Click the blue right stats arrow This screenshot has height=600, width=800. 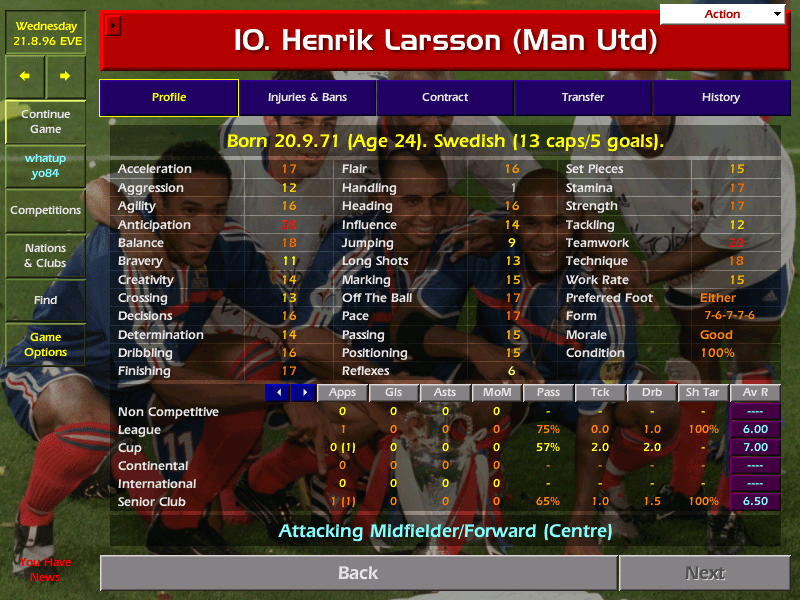point(302,392)
